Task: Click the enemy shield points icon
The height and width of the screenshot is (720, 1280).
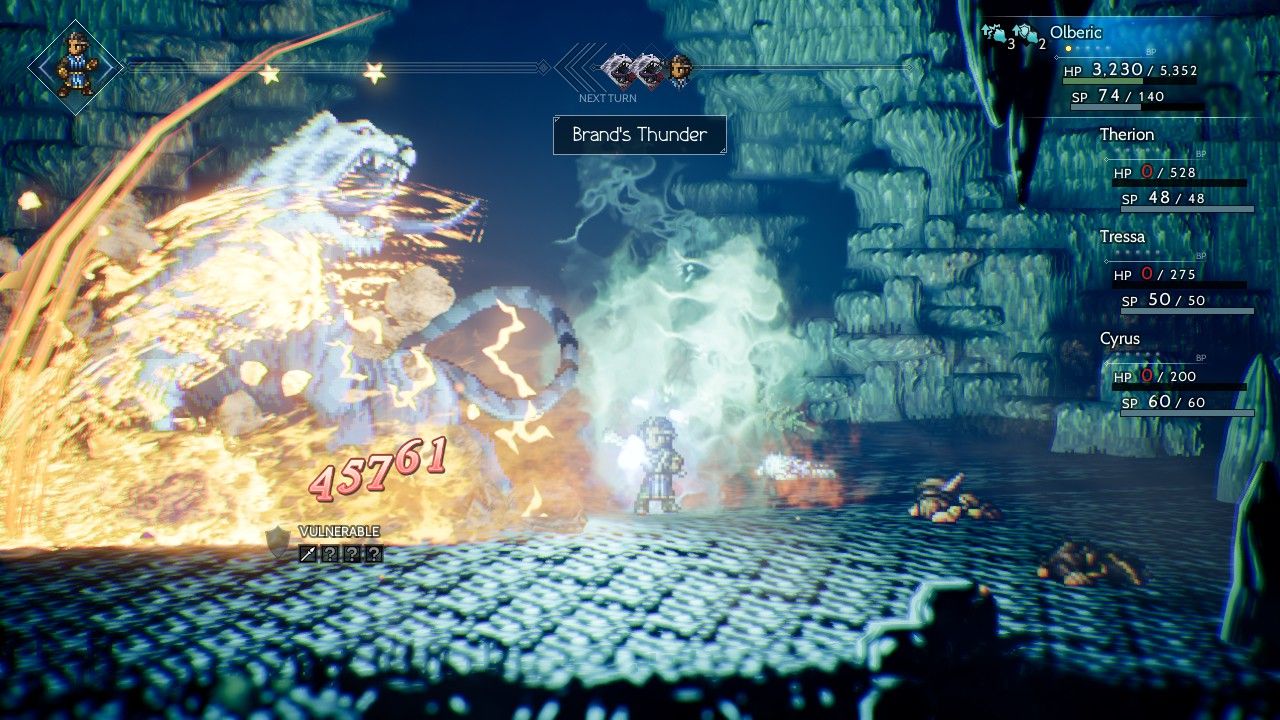Action: click(278, 543)
